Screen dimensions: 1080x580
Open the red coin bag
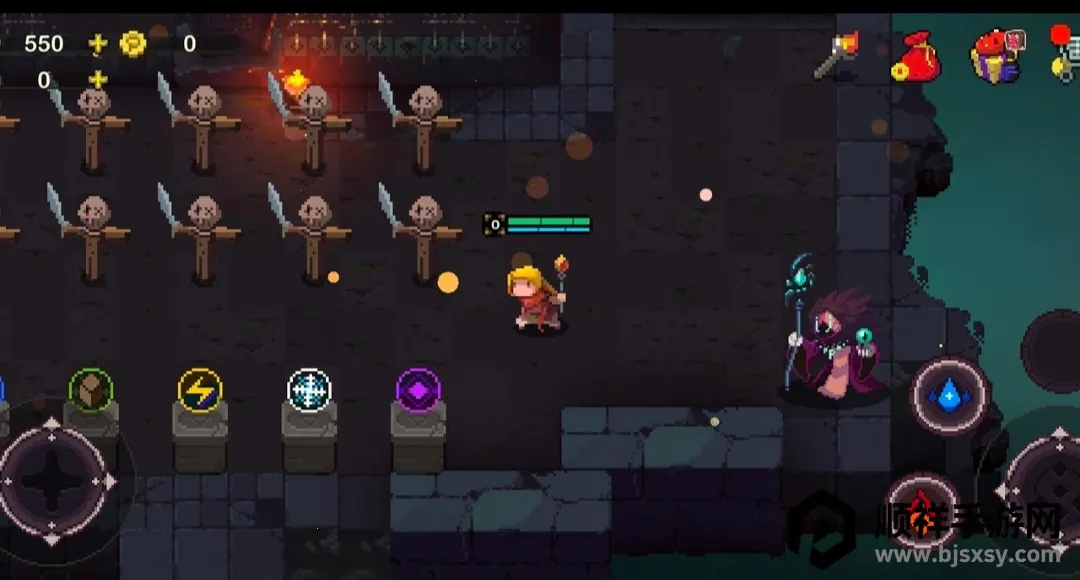tap(914, 56)
